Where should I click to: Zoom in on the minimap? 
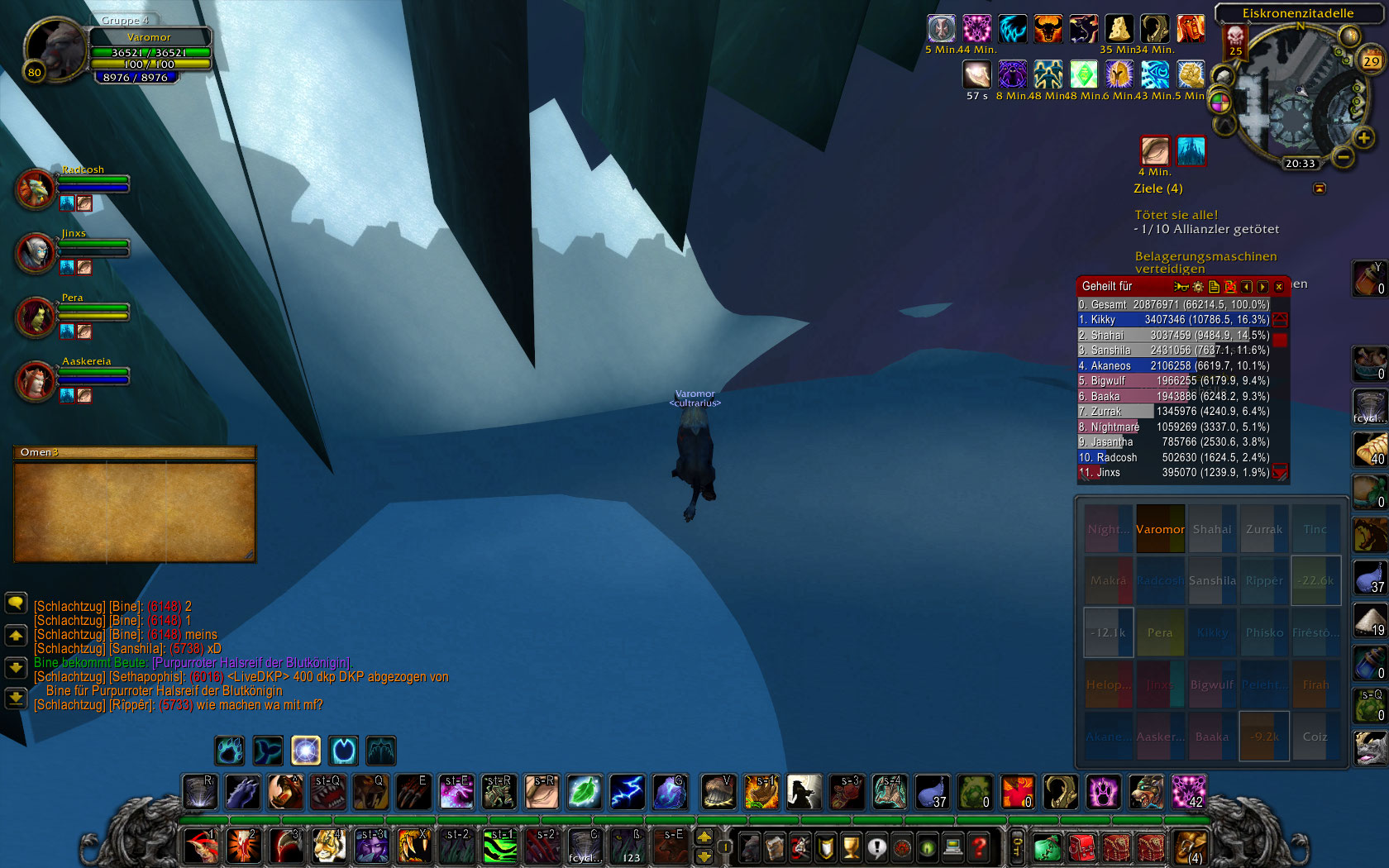[1363, 138]
